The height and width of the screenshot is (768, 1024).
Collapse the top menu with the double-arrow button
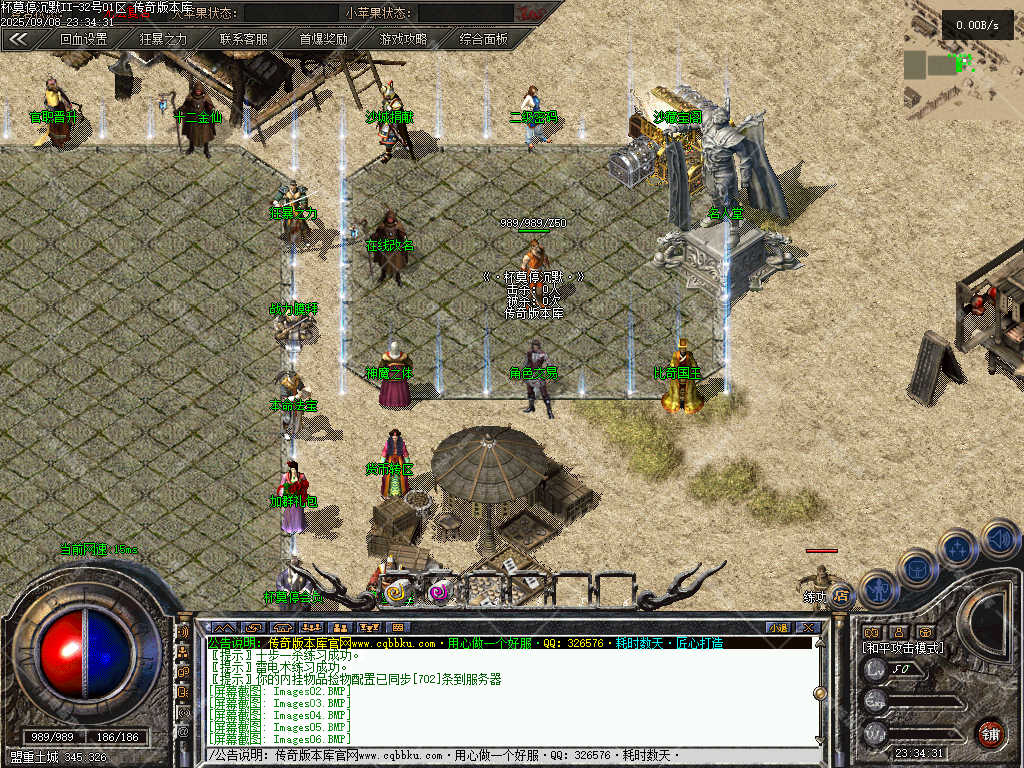(18, 39)
